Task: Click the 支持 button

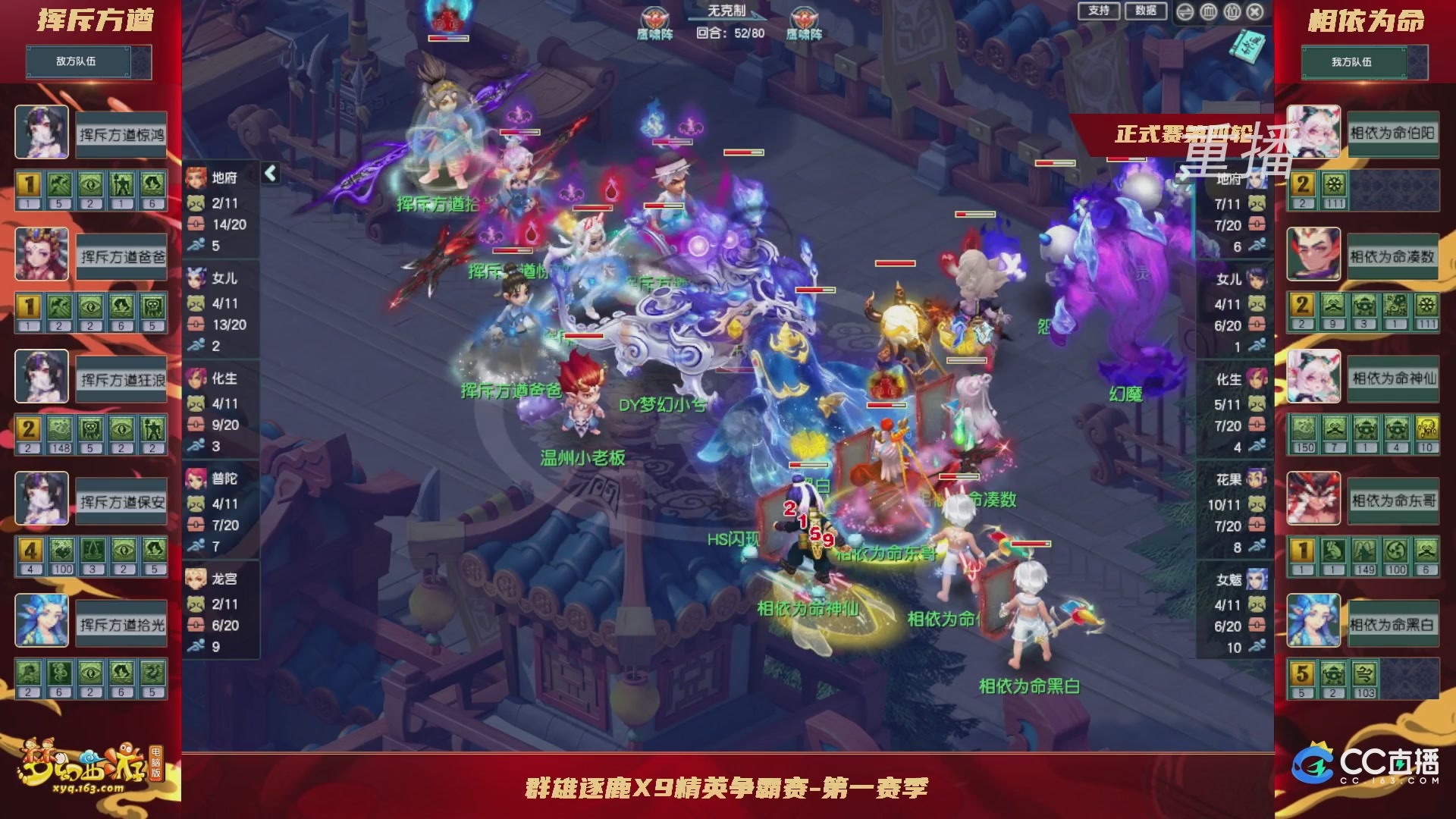Action: click(x=1097, y=11)
